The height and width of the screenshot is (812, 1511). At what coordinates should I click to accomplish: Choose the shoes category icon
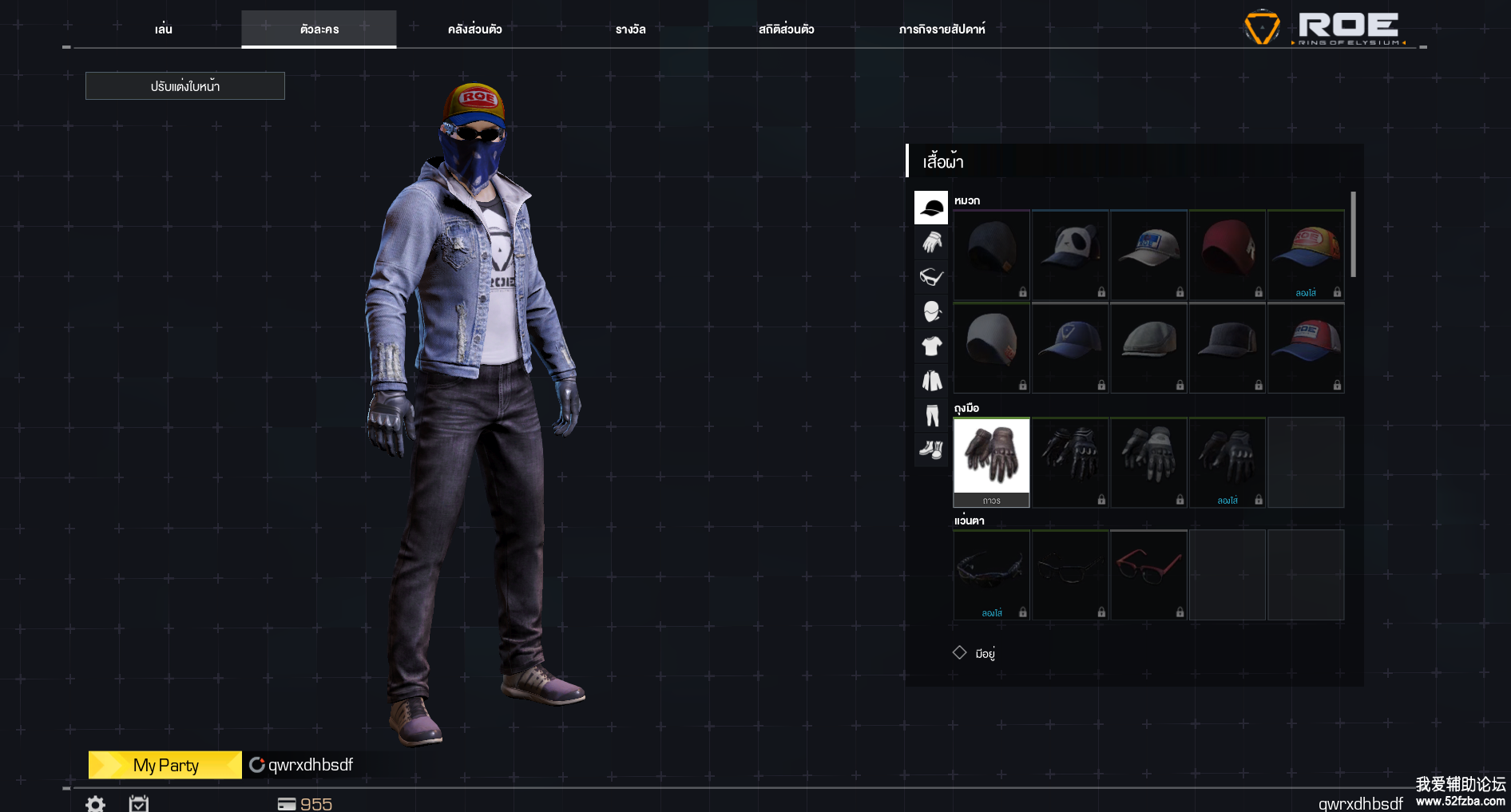pyautogui.click(x=931, y=450)
